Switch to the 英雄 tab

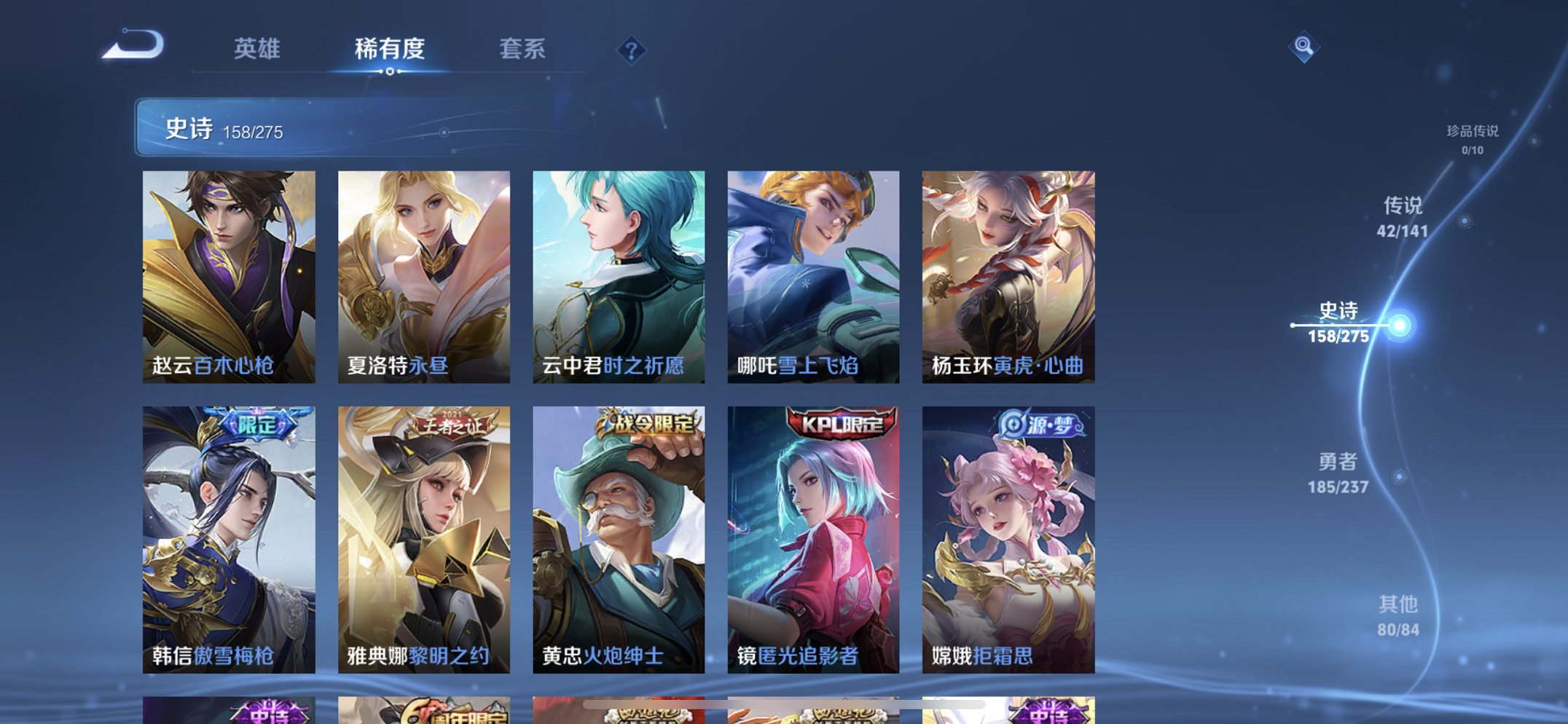coord(256,50)
